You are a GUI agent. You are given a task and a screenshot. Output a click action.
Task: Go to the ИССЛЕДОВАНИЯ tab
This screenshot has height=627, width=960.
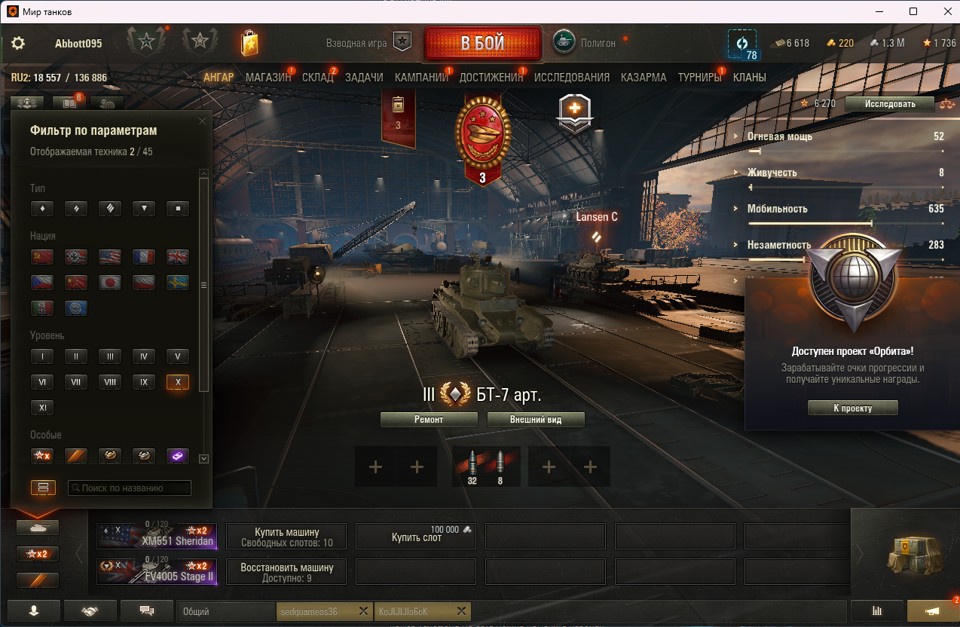[571, 77]
